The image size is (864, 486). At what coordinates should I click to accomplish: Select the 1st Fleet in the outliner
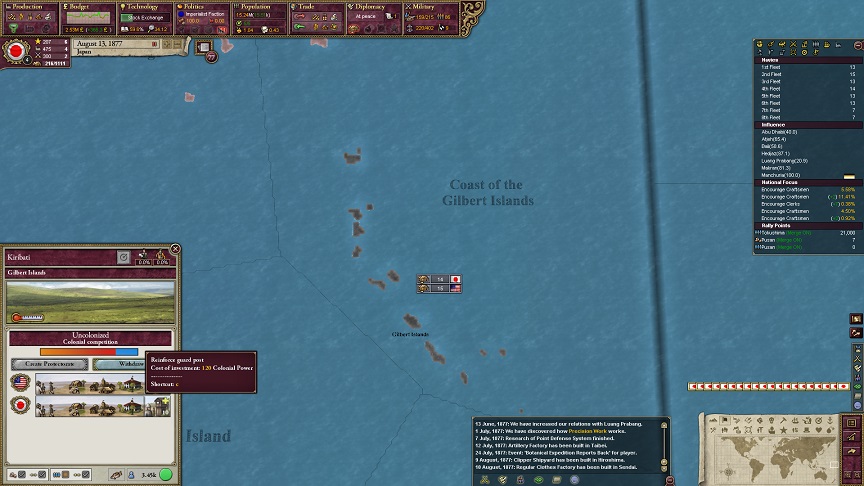point(771,67)
